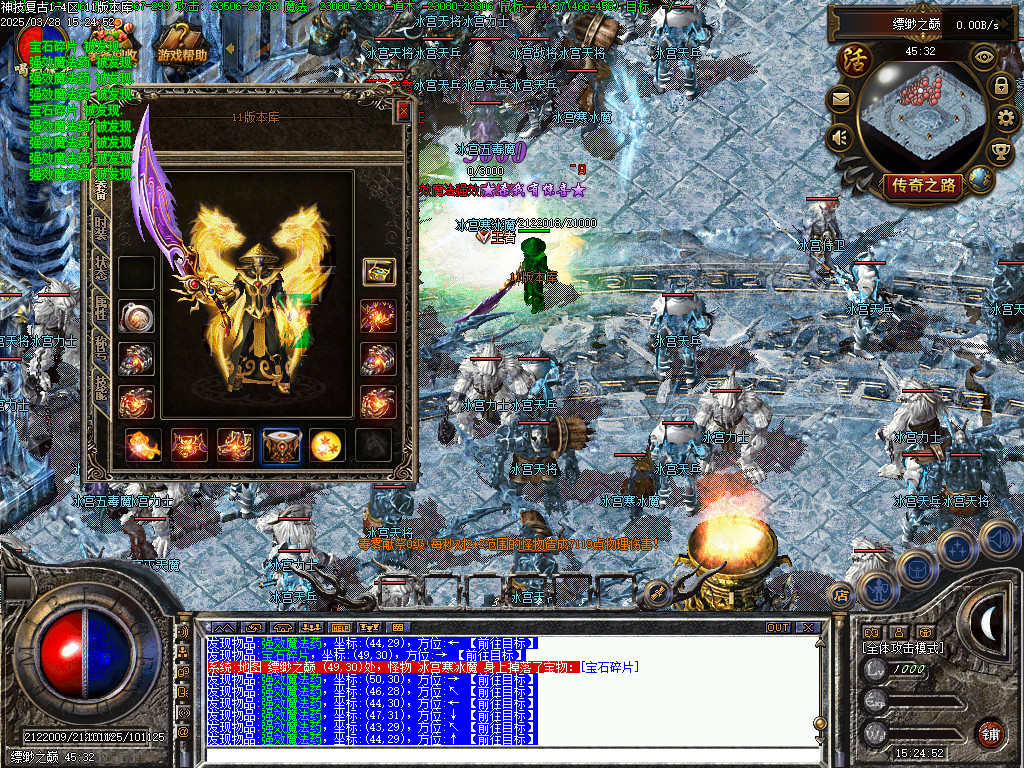This screenshot has width=1024, height=768.
Task: Open the round 店 store icon
Action: pos(841,596)
